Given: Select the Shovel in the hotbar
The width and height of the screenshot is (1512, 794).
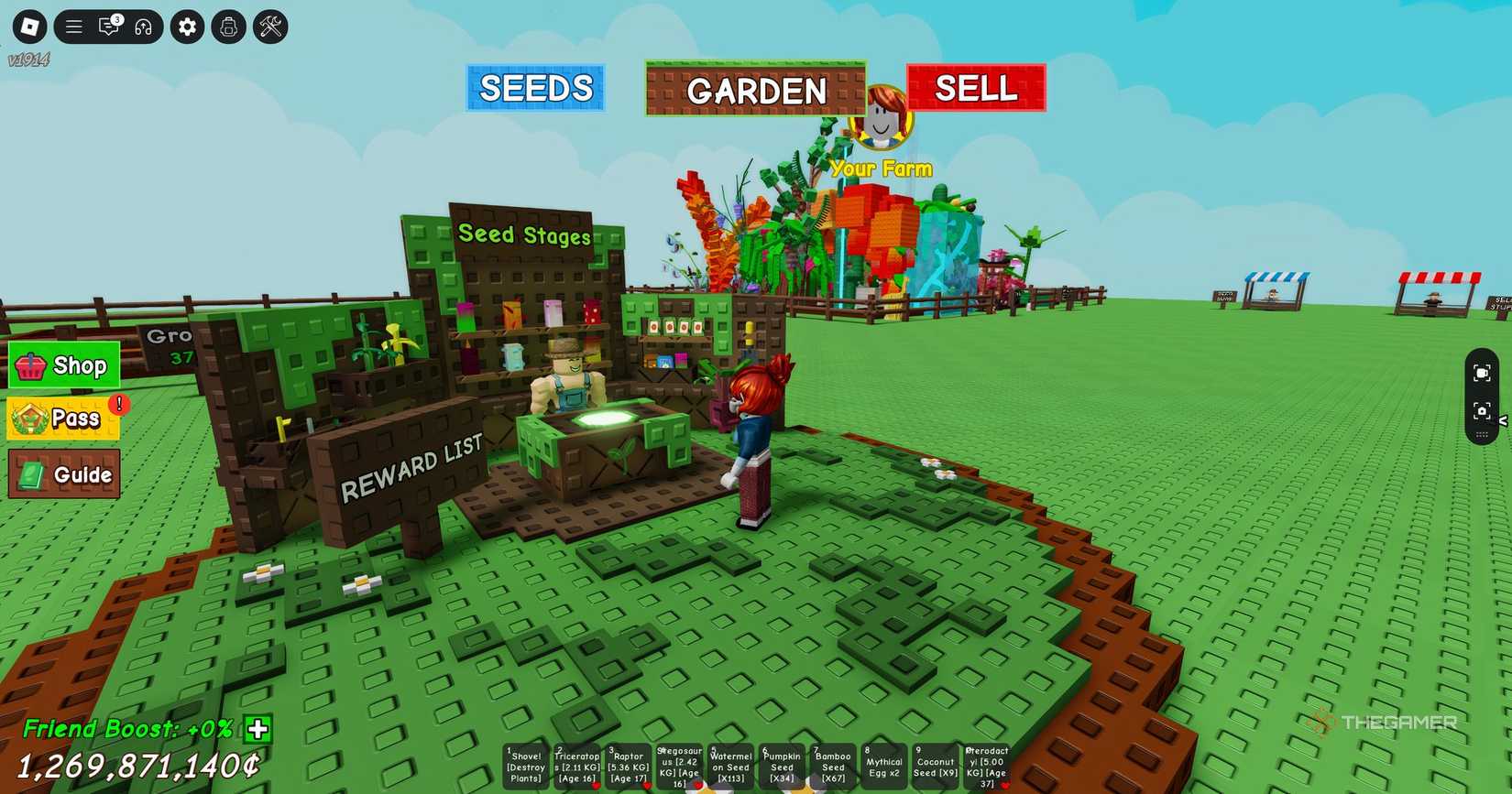Looking at the screenshot, I should (525, 765).
